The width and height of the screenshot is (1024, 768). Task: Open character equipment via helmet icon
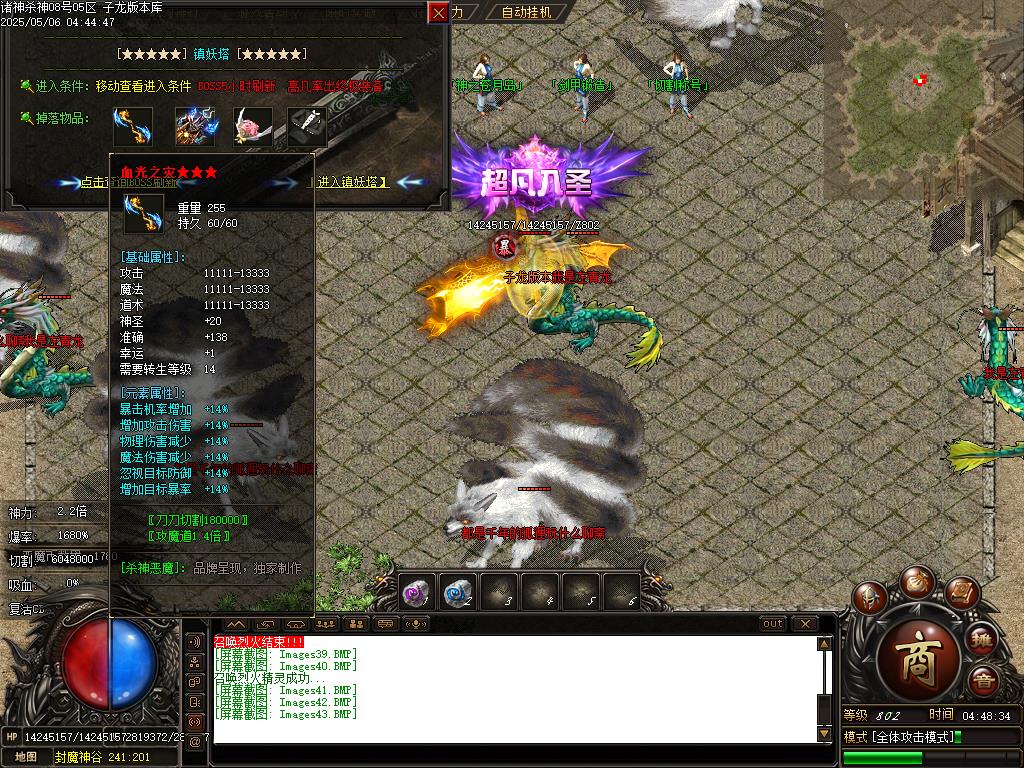click(x=870, y=598)
